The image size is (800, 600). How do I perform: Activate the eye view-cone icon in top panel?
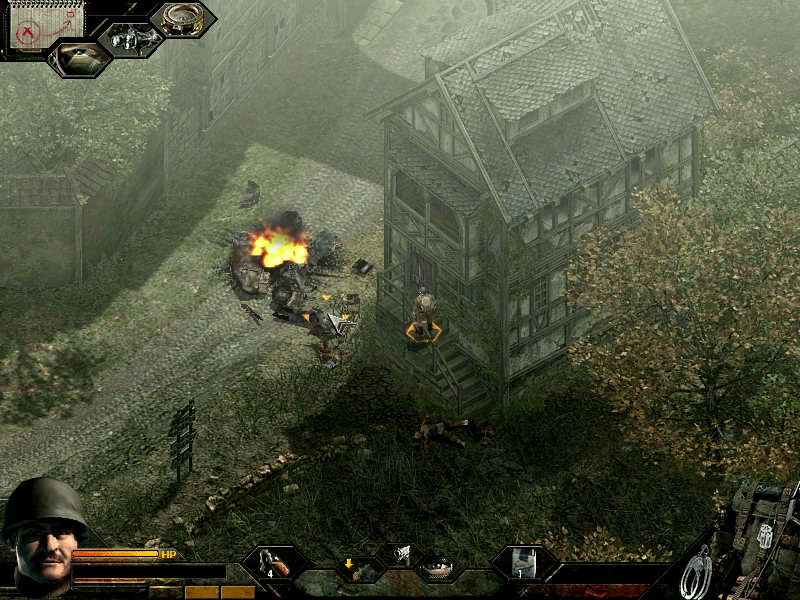80,58
